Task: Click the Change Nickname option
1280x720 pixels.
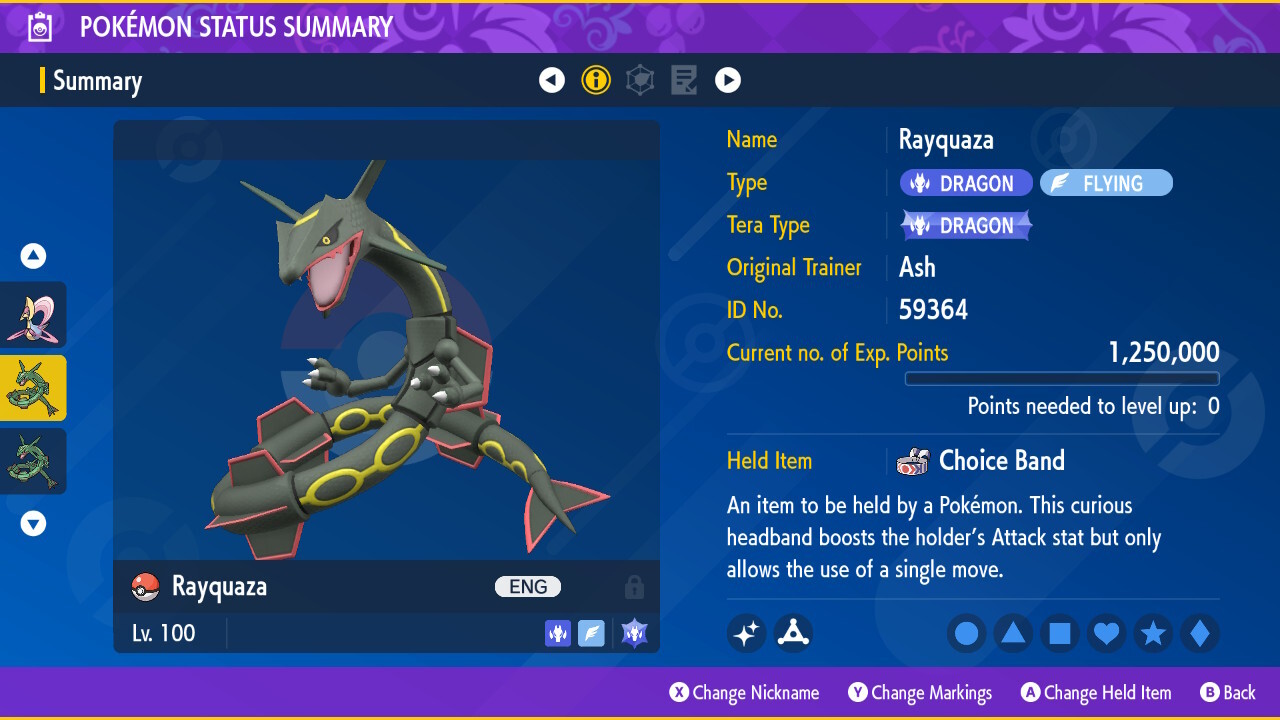Action: [745, 693]
